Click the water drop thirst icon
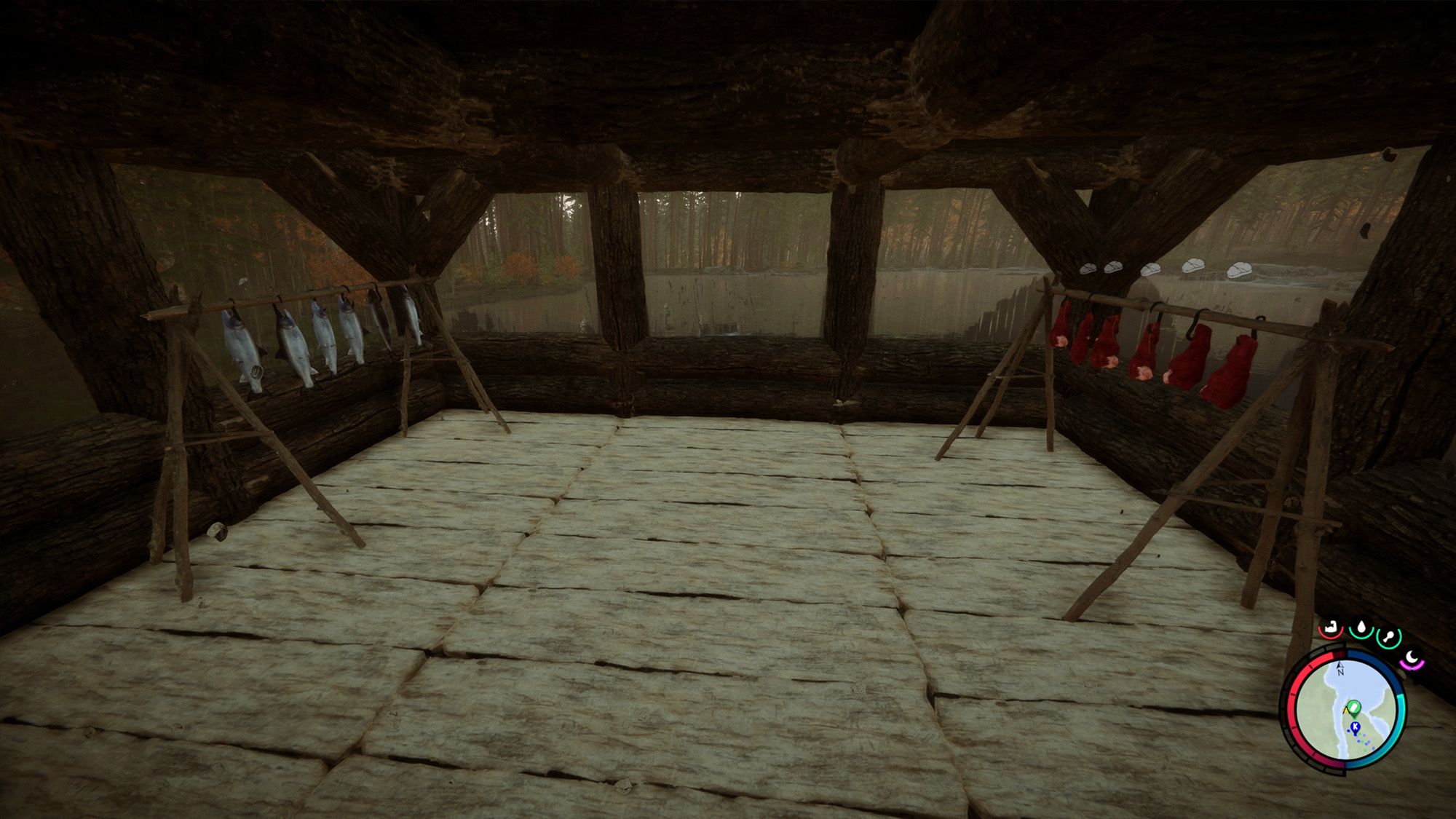This screenshot has height=819, width=1456. pos(1360,628)
